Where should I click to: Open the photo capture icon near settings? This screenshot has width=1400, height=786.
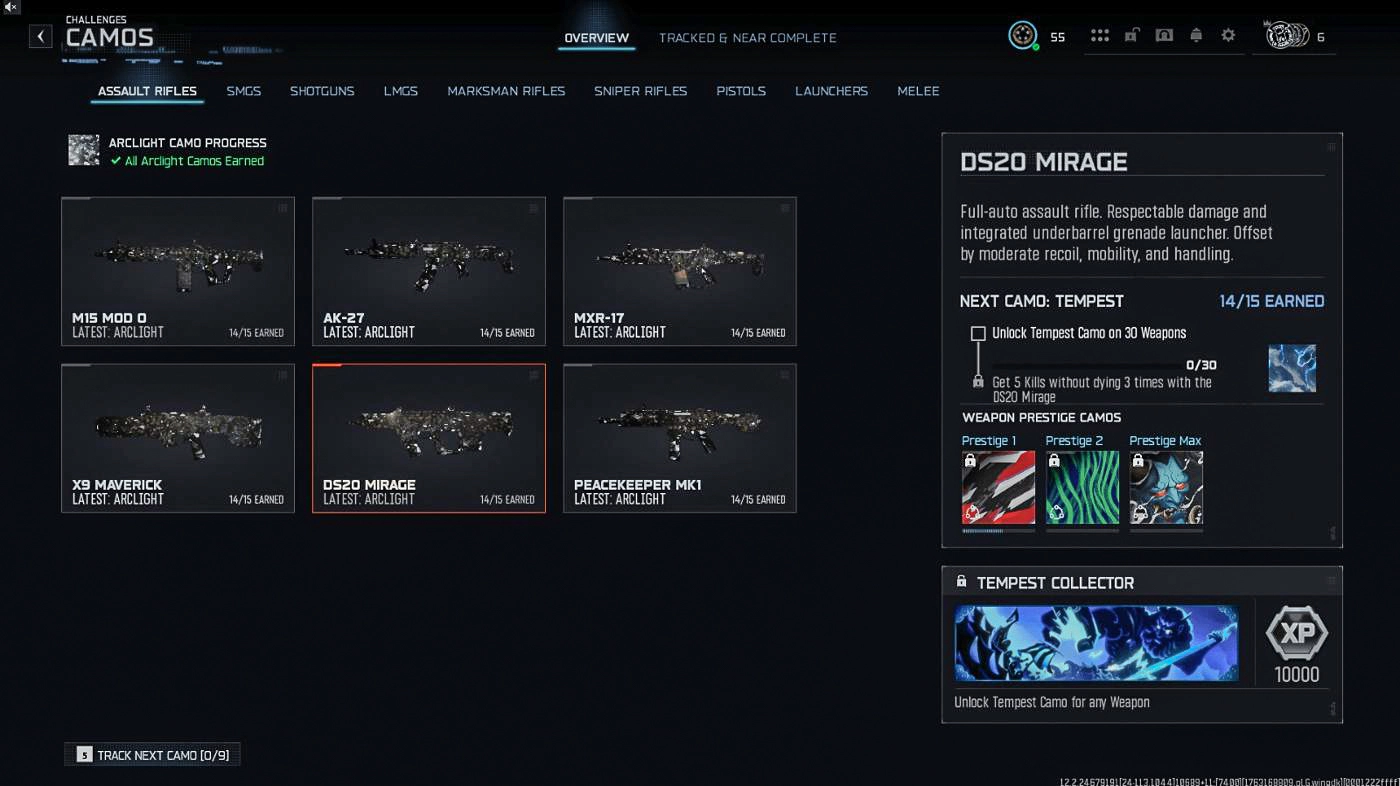pos(1164,35)
